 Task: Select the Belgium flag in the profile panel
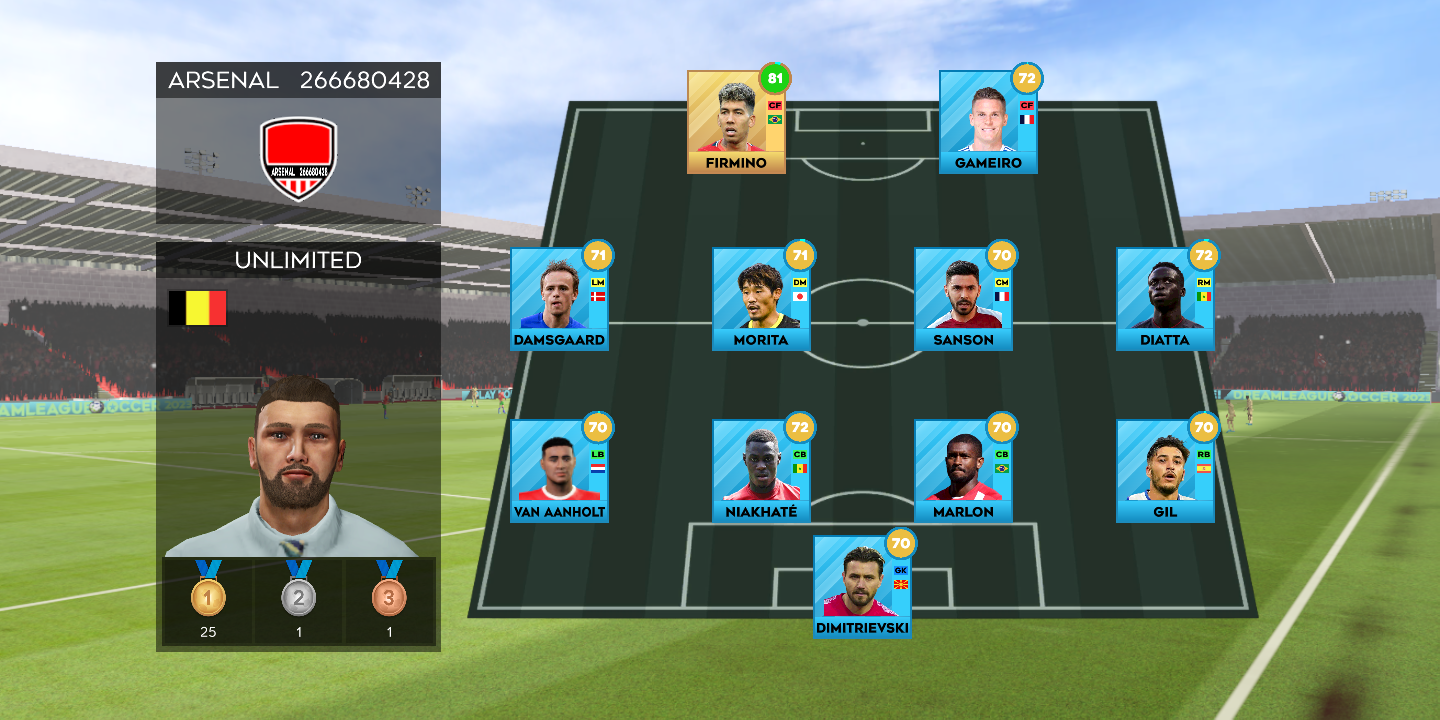click(x=197, y=308)
